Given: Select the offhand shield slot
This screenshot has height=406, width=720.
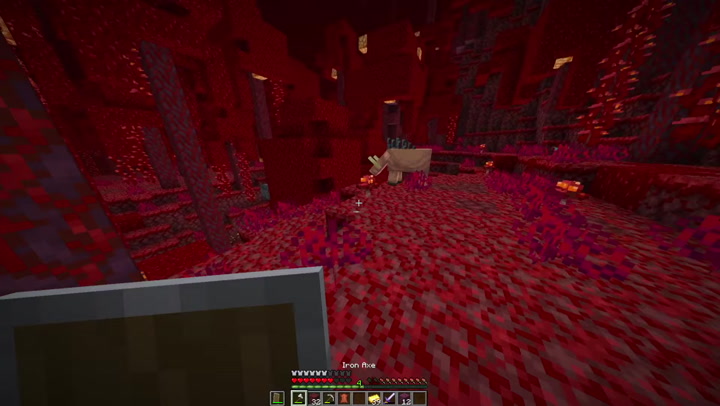Looking at the screenshot, I should tap(277, 398).
